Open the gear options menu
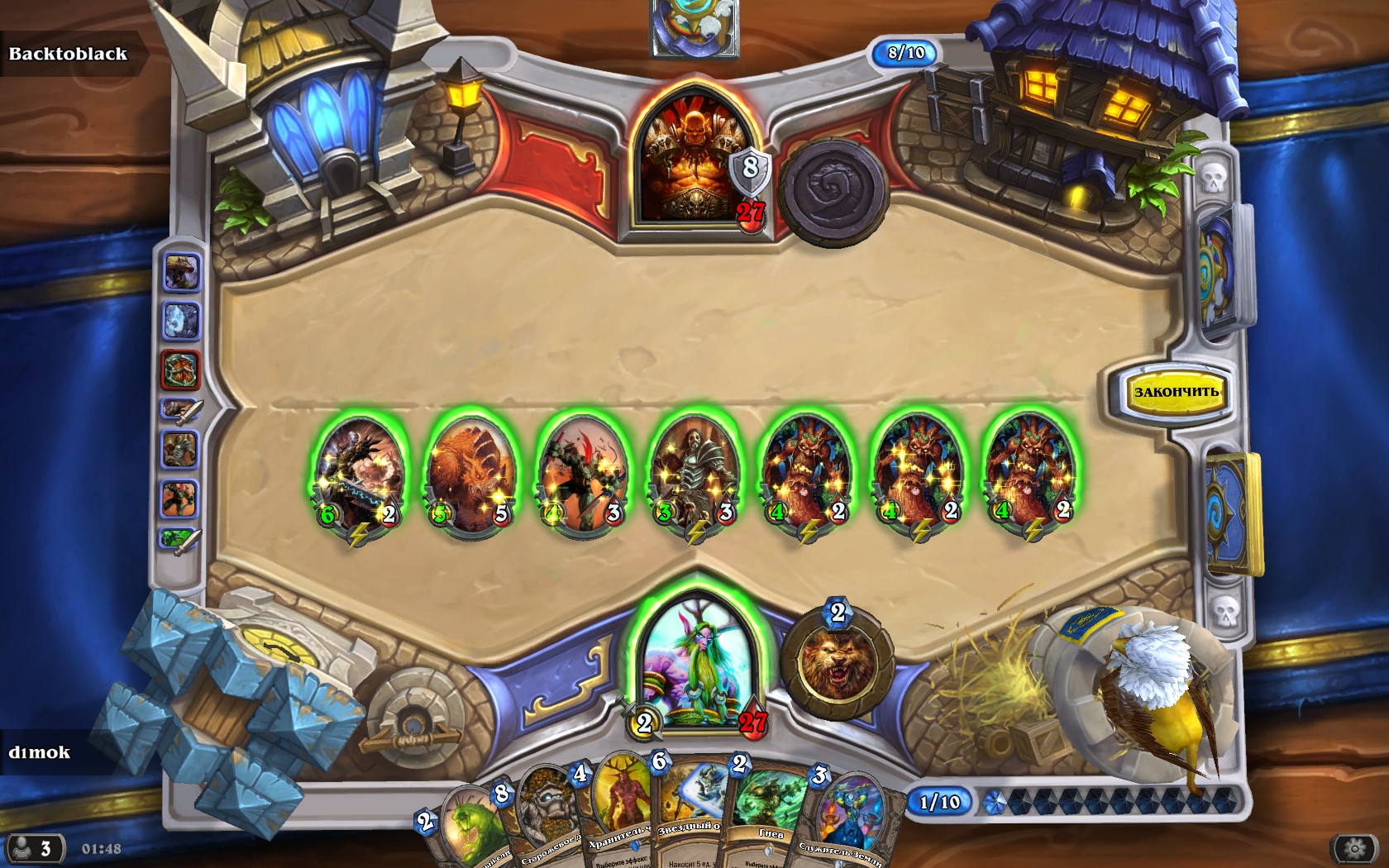This screenshot has height=868, width=1389. click(1354, 848)
